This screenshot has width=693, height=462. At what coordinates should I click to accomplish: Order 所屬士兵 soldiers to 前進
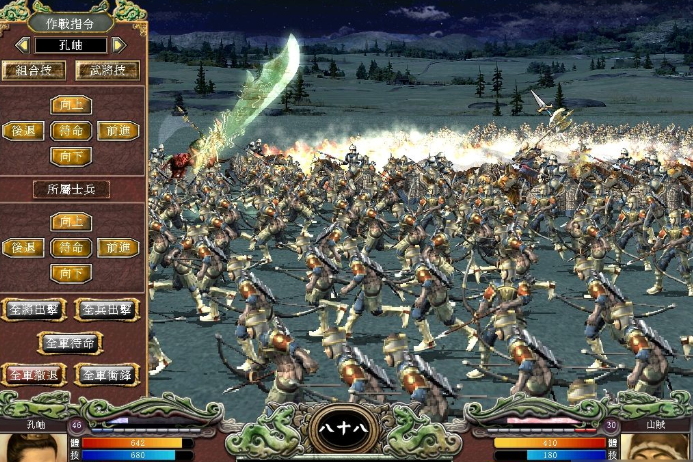click(x=118, y=247)
